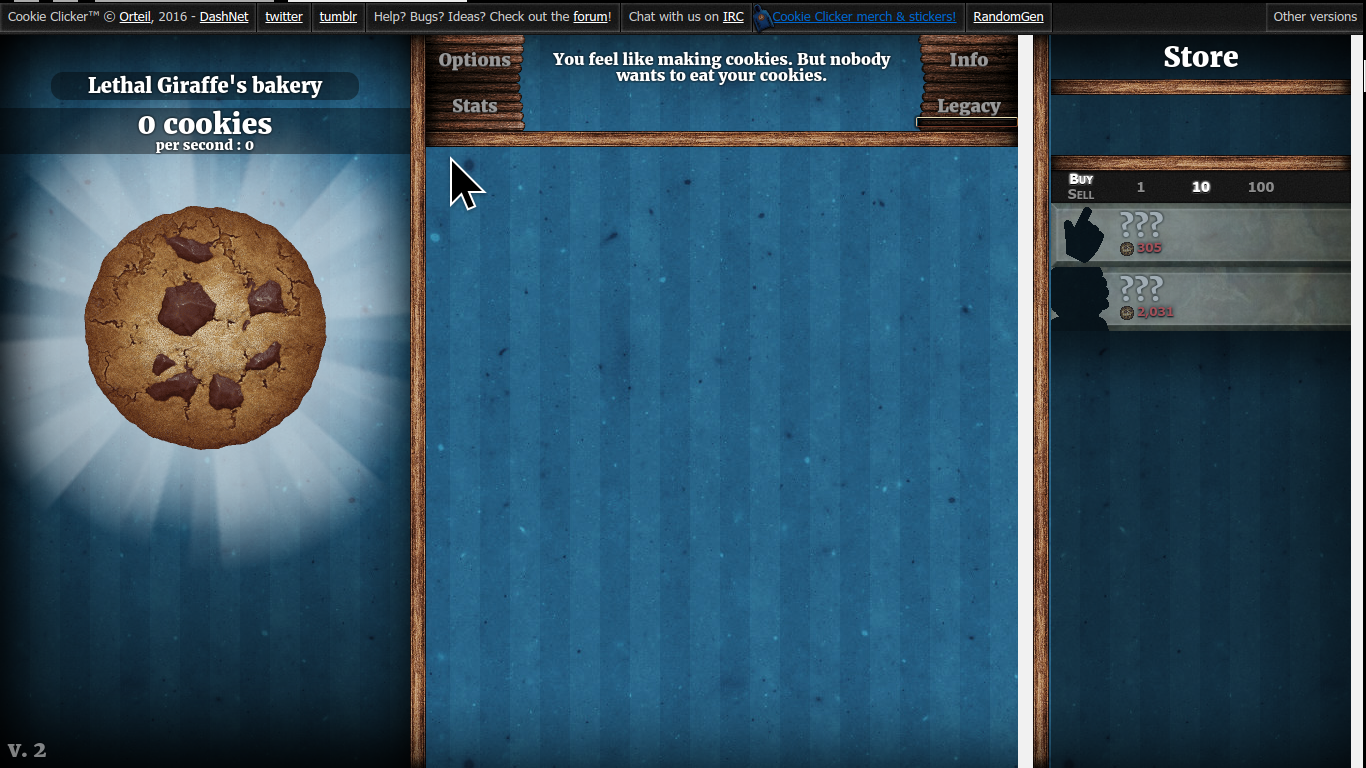1366x768 pixels.
Task: Open the Options panel
Action: pyautogui.click(x=474, y=60)
